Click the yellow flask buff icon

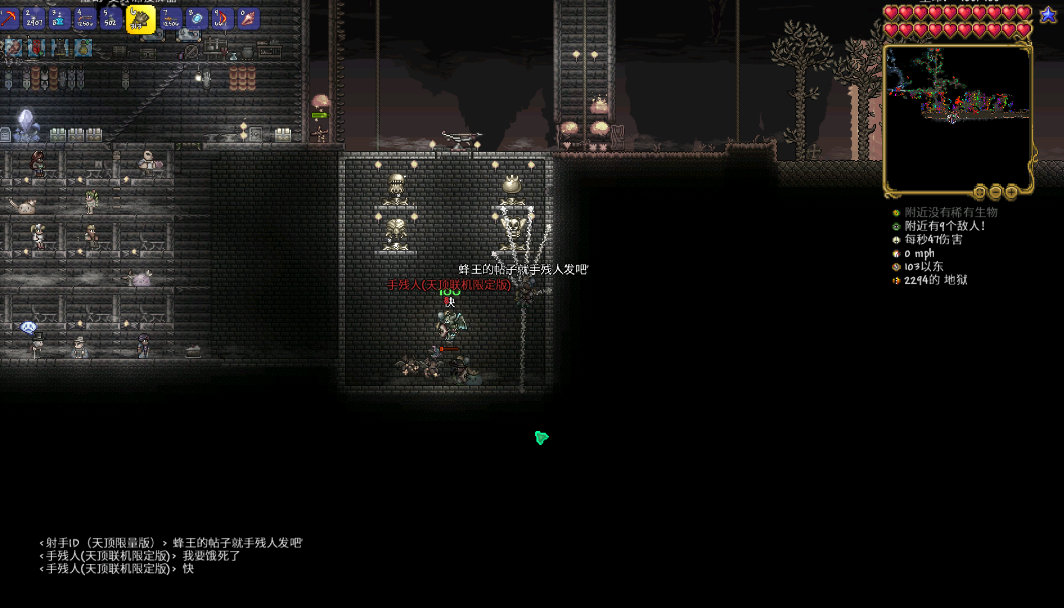tap(84, 47)
